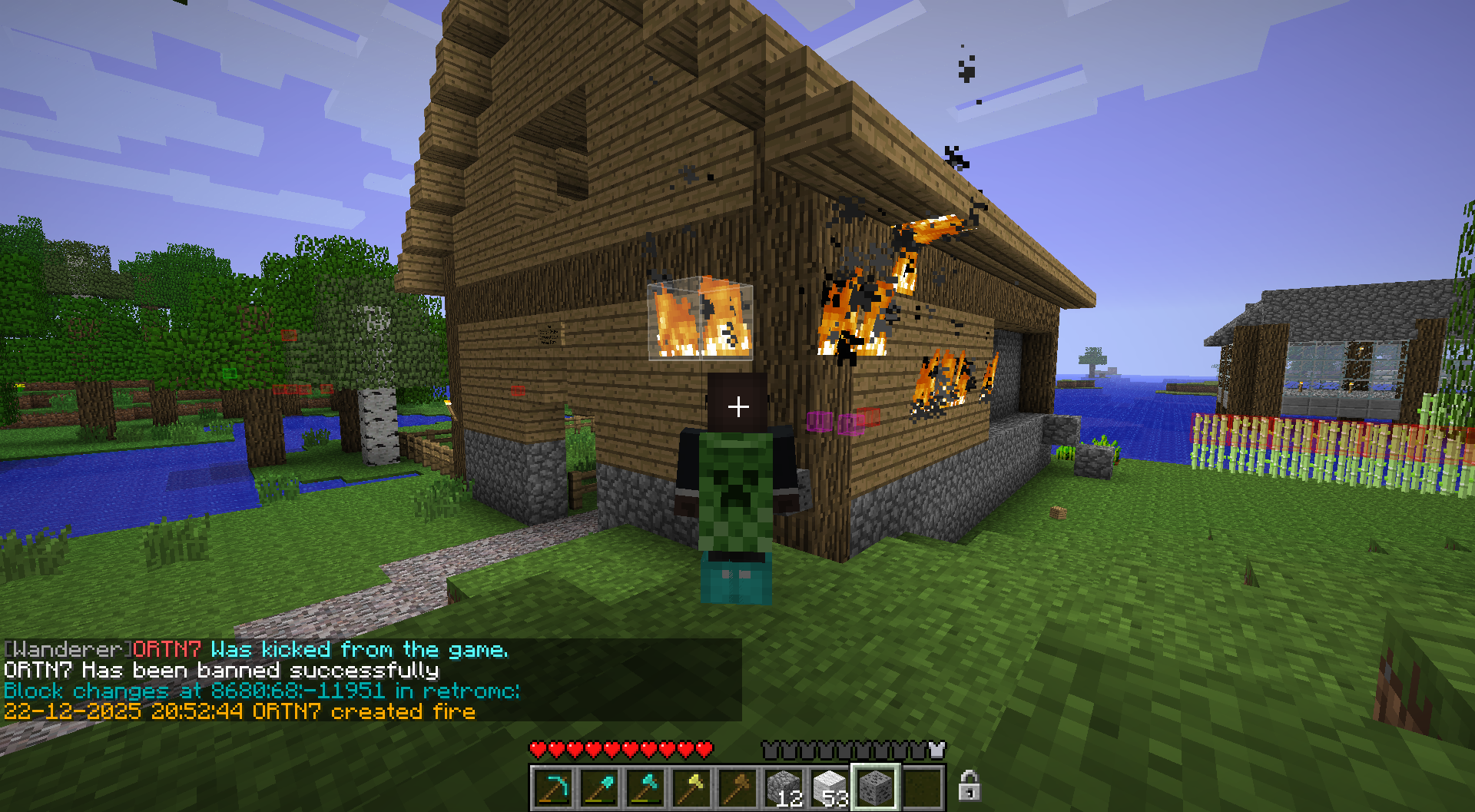Click the padlock icon beside the hotbar
Viewport: 1475px width, 812px height.
coord(969,786)
